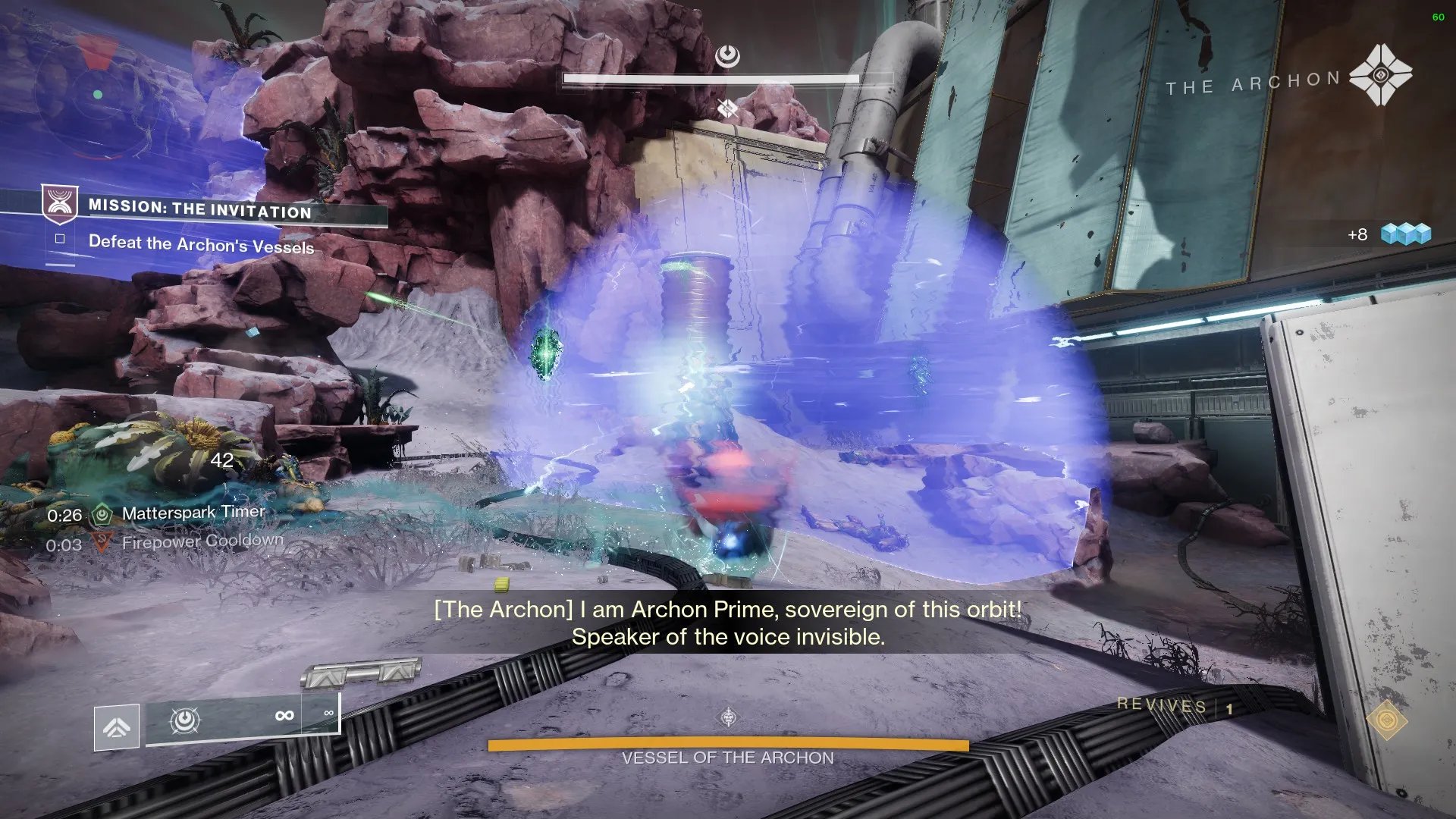Select the Matterspark Timer buff icon
Viewport: 1456px width, 819px height.
[102, 514]
